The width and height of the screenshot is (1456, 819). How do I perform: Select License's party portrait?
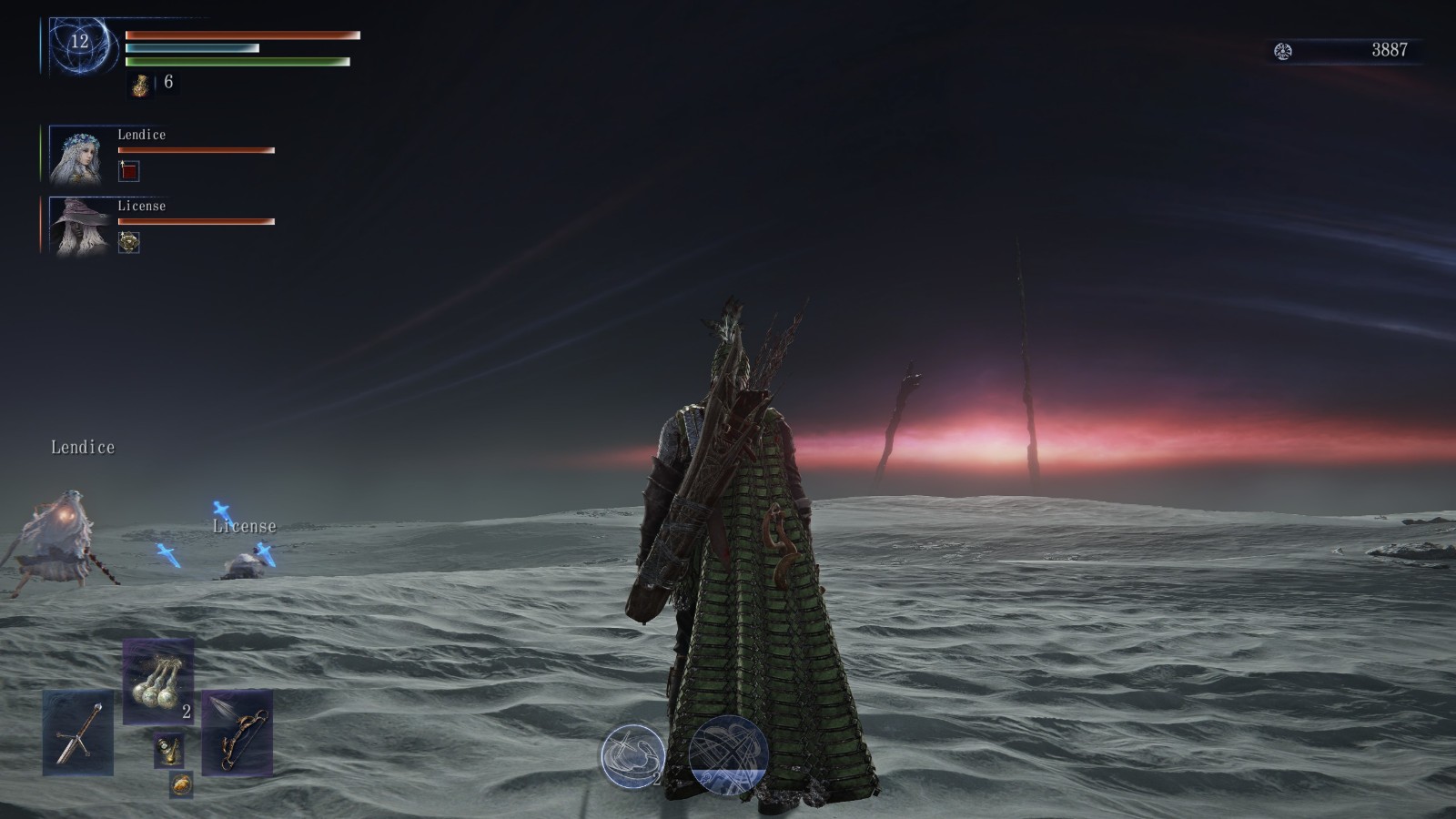pos(80,226)
